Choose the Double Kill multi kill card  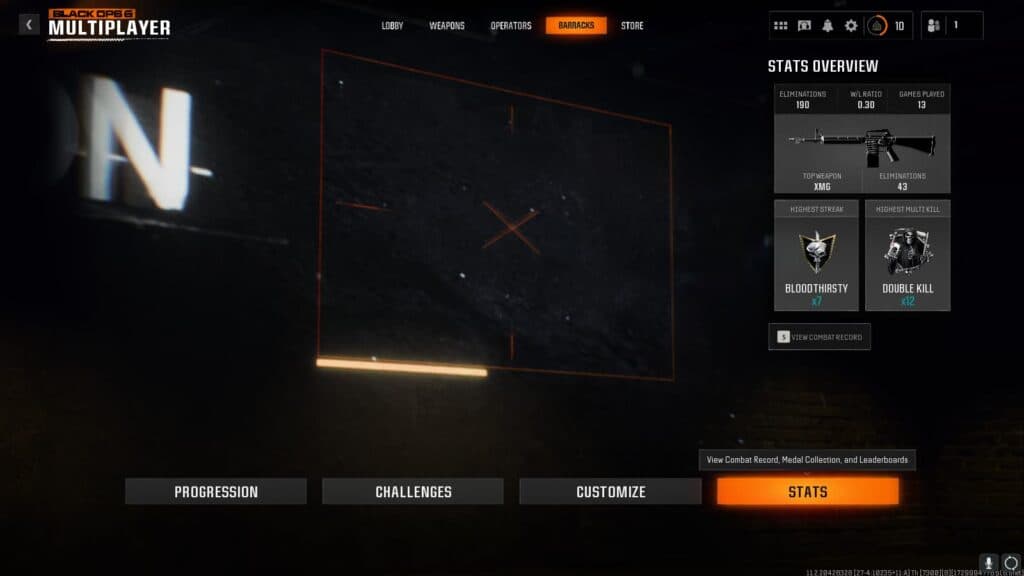pyautogui.click(x=907, y=255)
